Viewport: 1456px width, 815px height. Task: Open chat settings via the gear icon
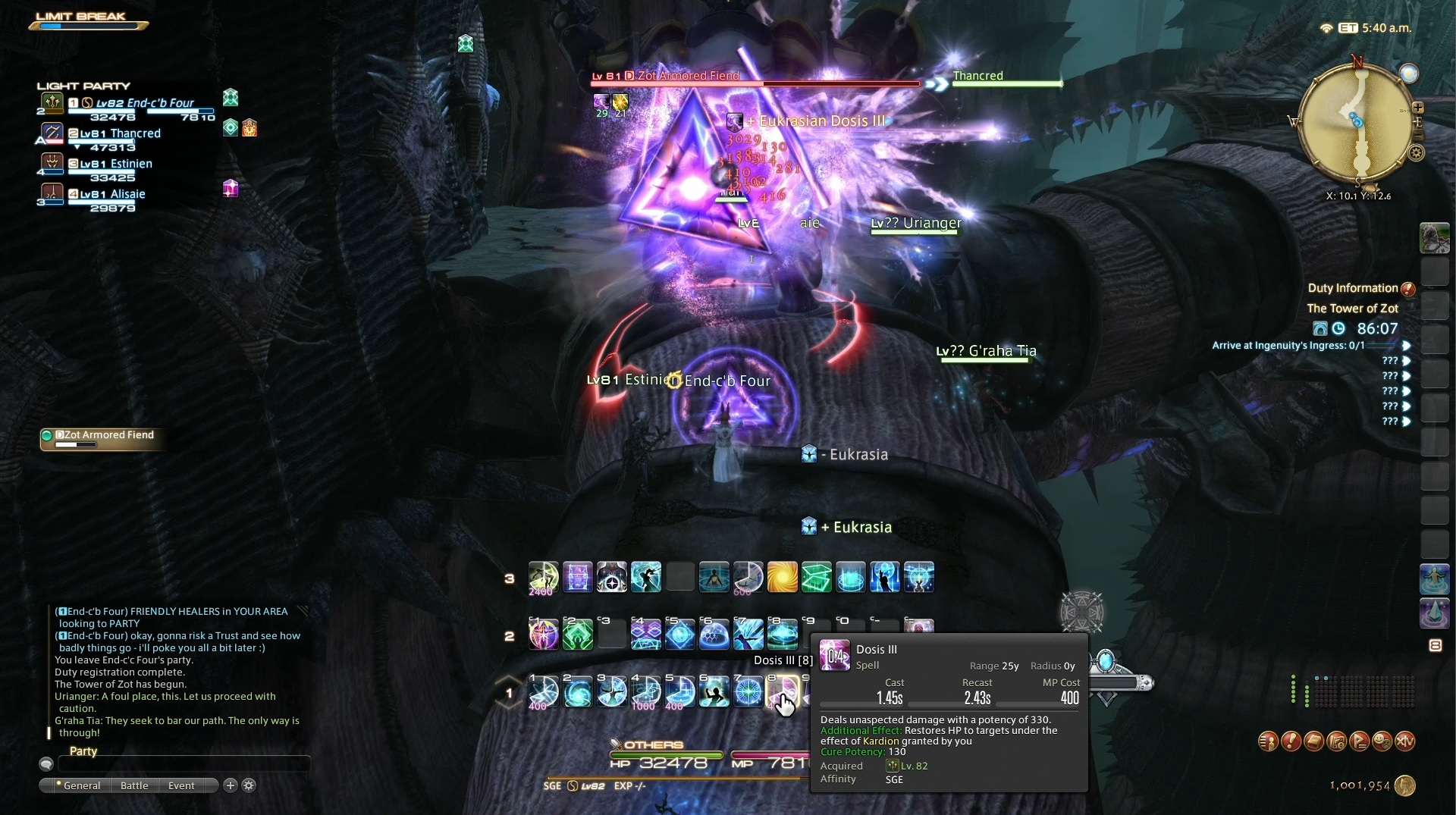tap(249, 786)
